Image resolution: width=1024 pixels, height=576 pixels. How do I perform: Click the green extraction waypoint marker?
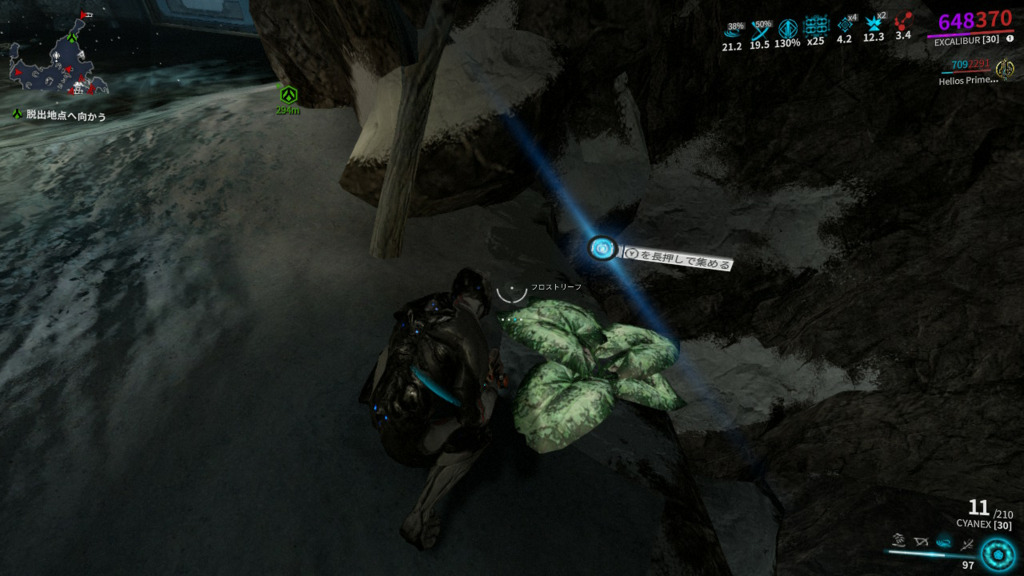(289, 94)
